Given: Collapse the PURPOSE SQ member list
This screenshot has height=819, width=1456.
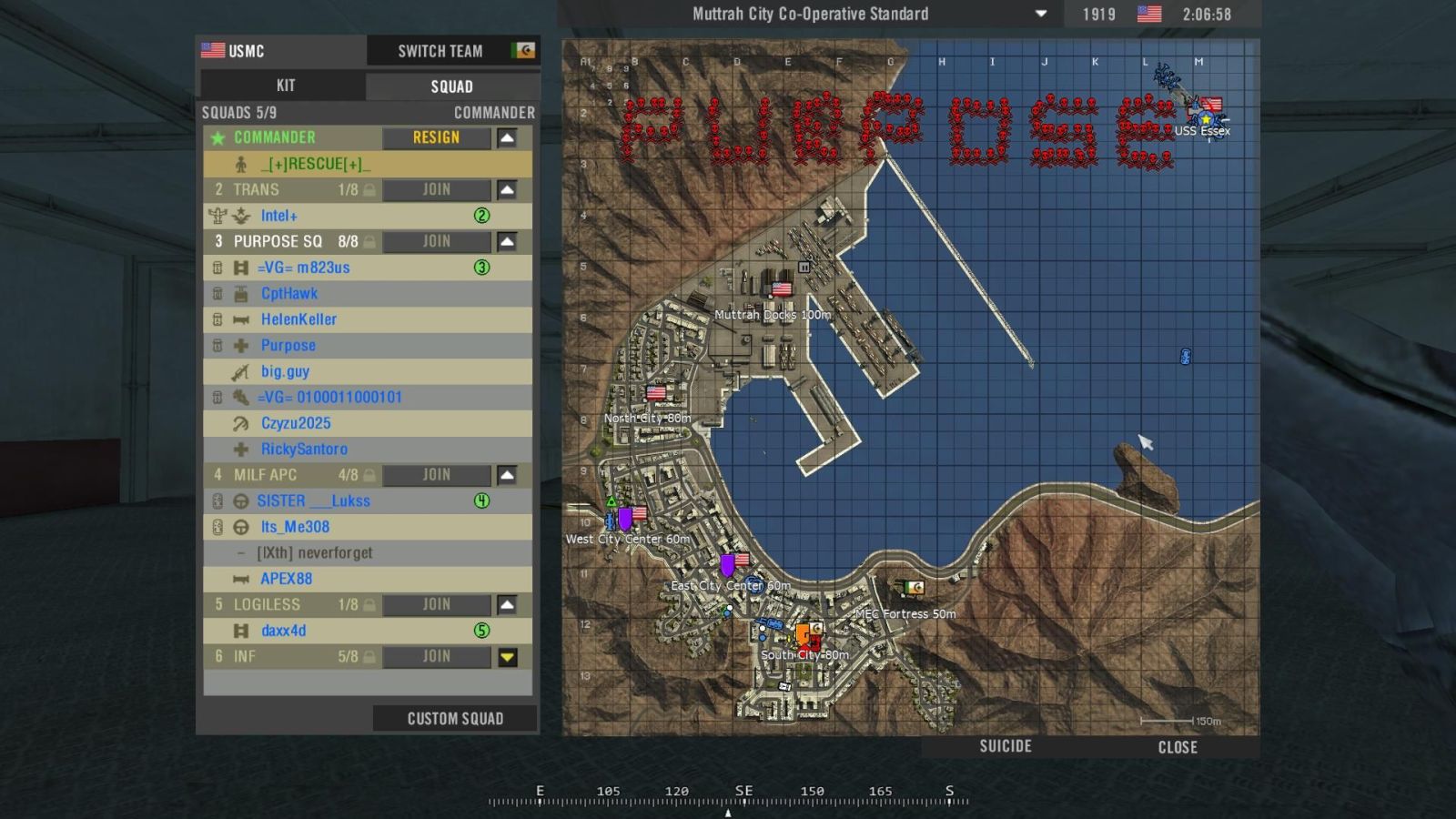Looking at the screenshot, I should coord(507,241).
